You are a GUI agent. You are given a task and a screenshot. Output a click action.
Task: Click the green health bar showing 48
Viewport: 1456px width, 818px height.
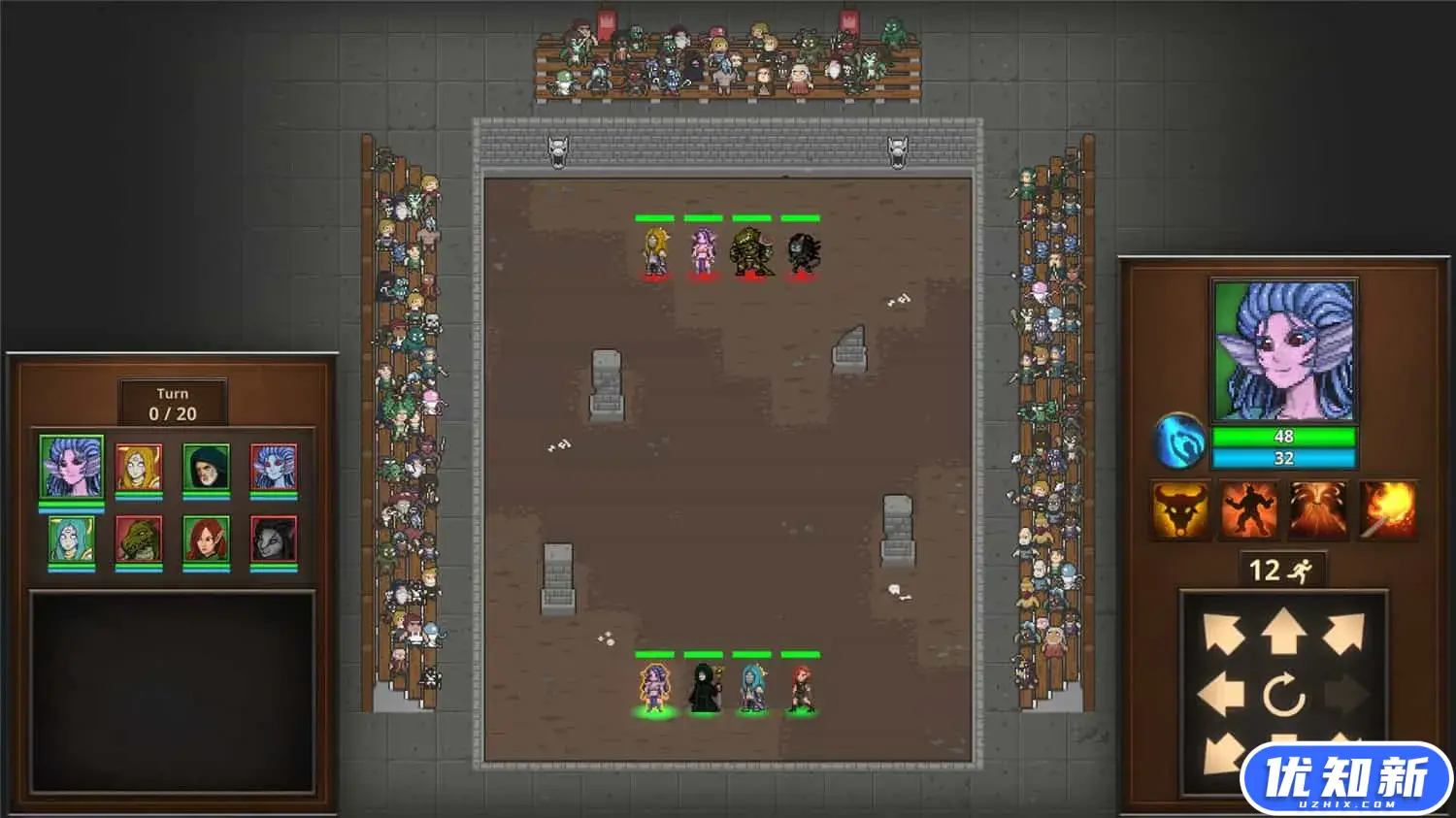tap(1283, 437)
